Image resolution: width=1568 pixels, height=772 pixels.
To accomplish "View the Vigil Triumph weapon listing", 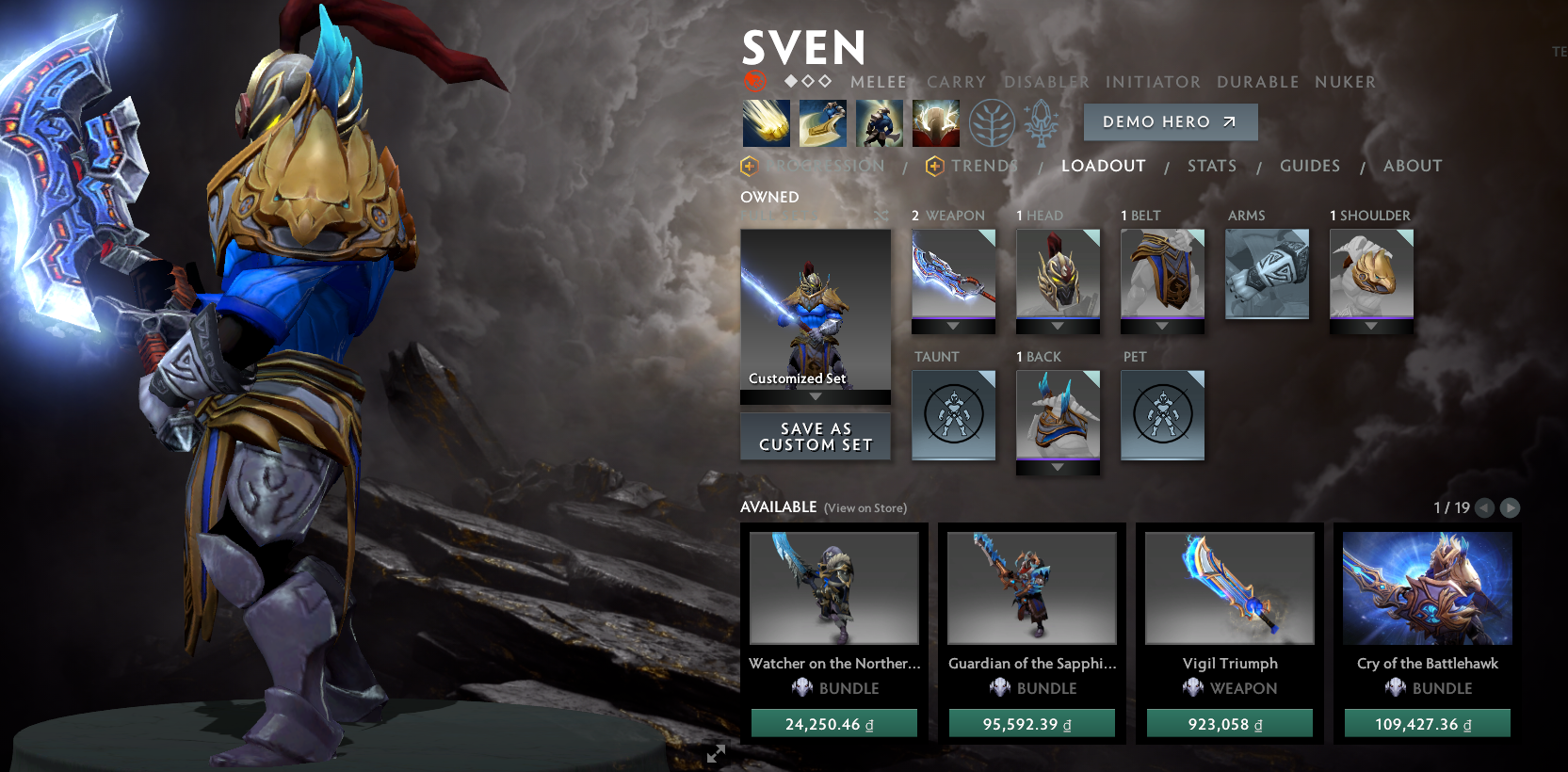I will [x=1229, y=589].
